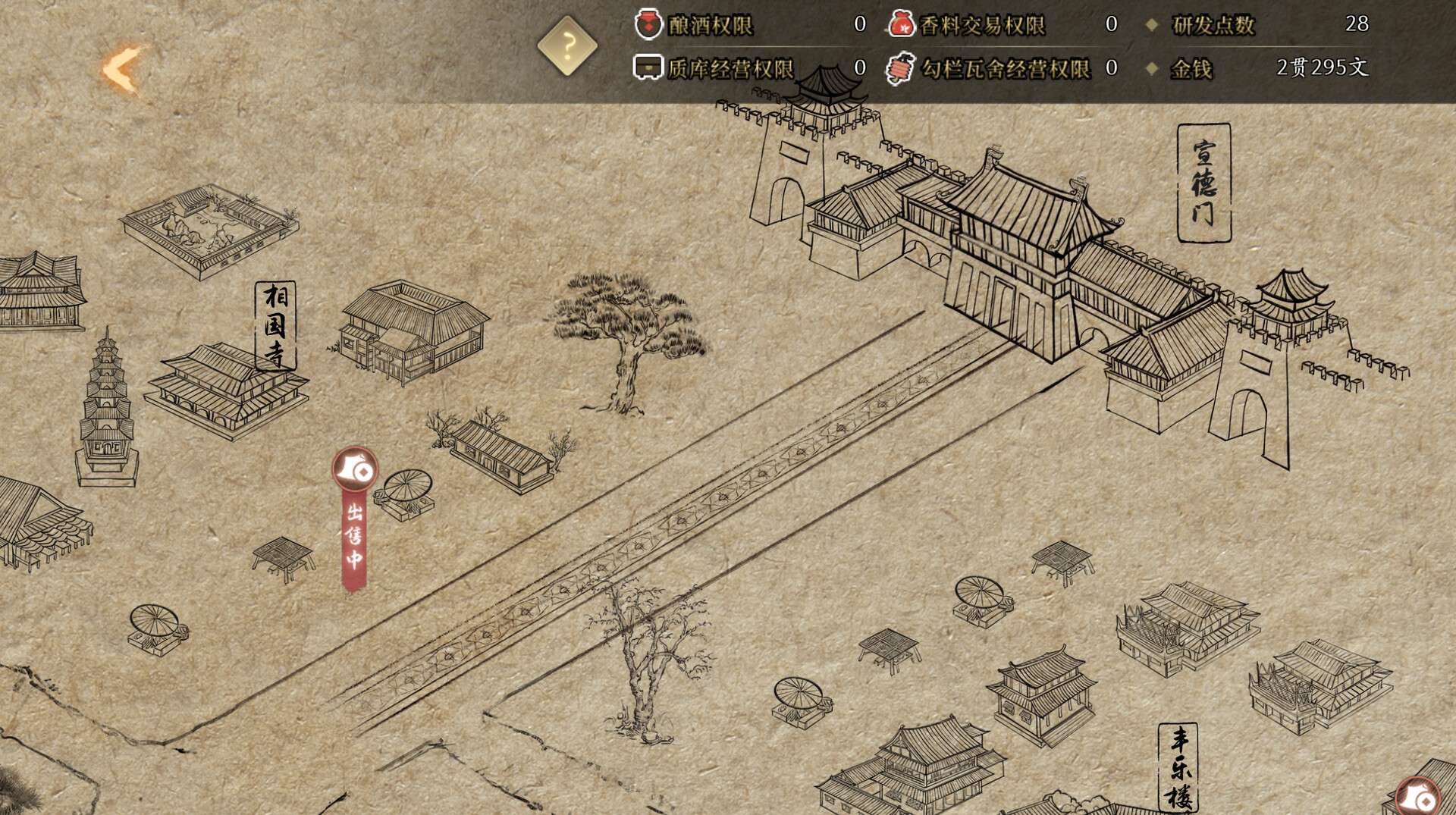Click the 酿酒权限 wine jar icon

tap(648, 24)
